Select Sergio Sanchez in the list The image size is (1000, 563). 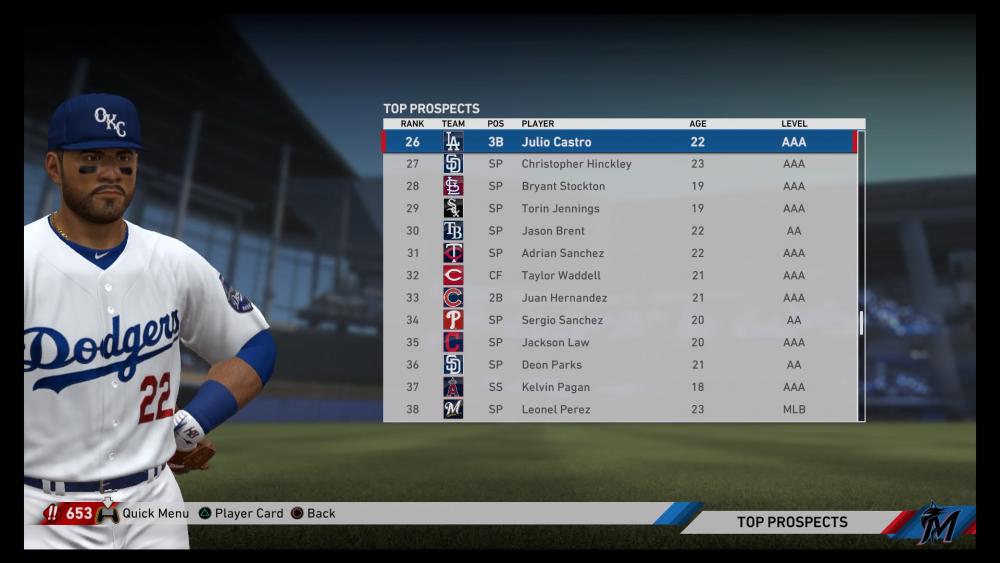pos(620,320)
